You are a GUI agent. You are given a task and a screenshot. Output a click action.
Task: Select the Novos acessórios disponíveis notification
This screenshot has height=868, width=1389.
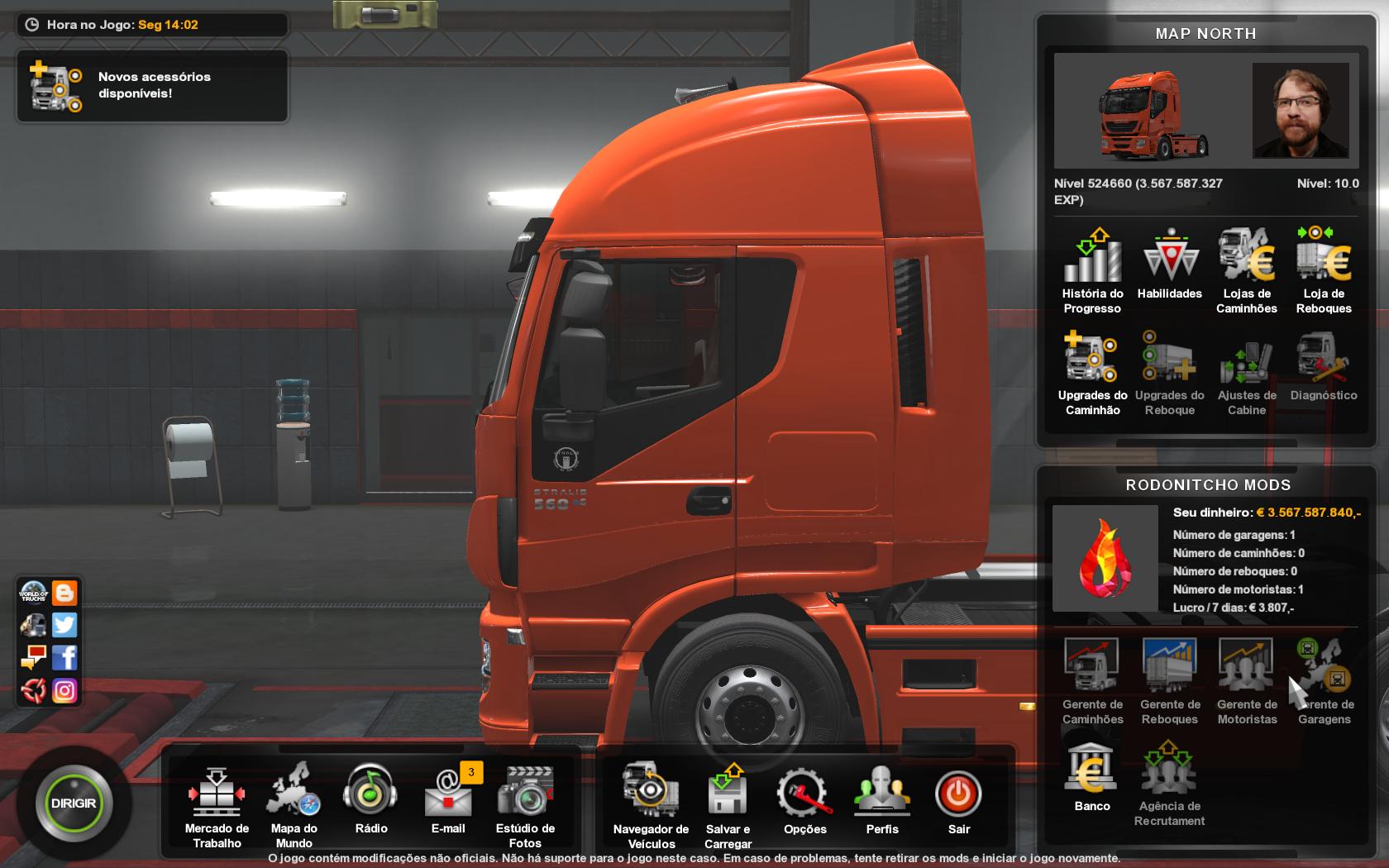coord(152,86)
